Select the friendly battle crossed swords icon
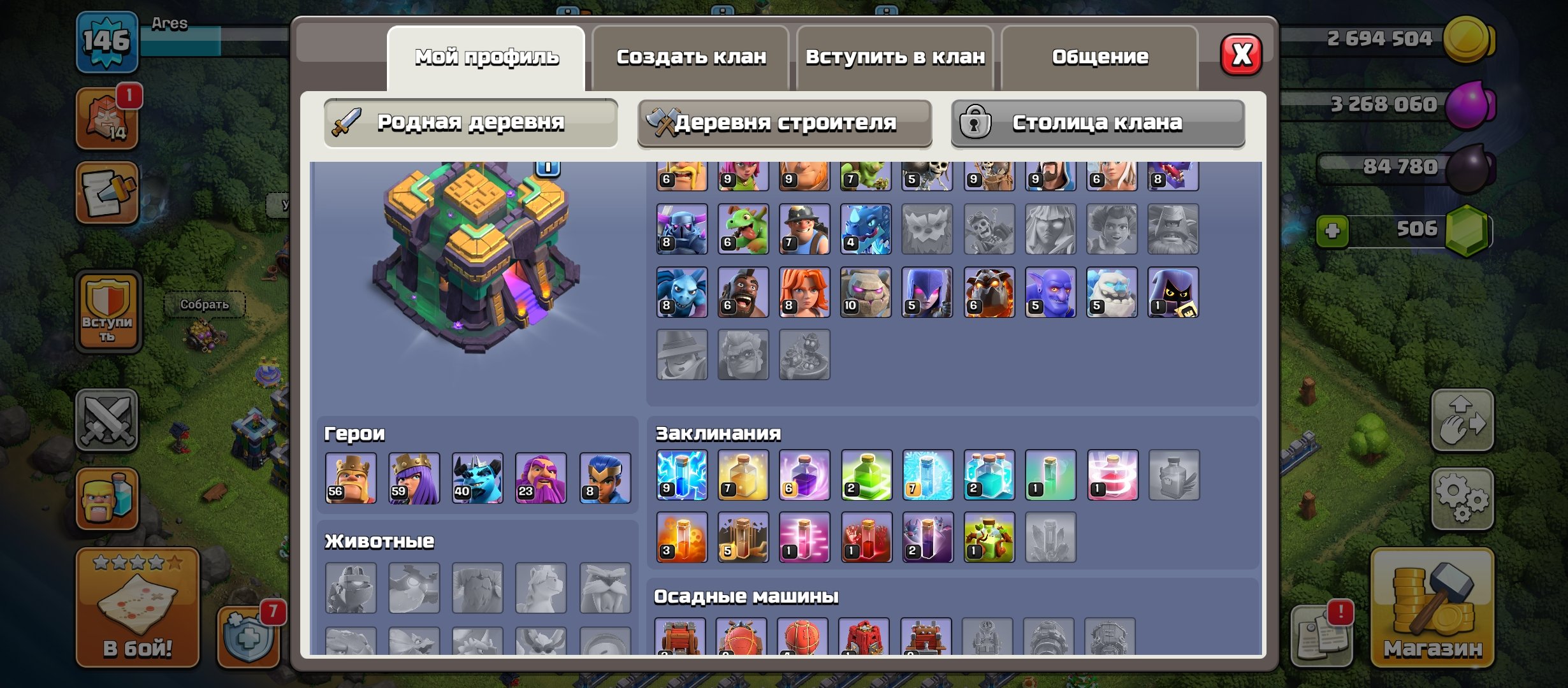The image size is (1568, 688). 107,420
